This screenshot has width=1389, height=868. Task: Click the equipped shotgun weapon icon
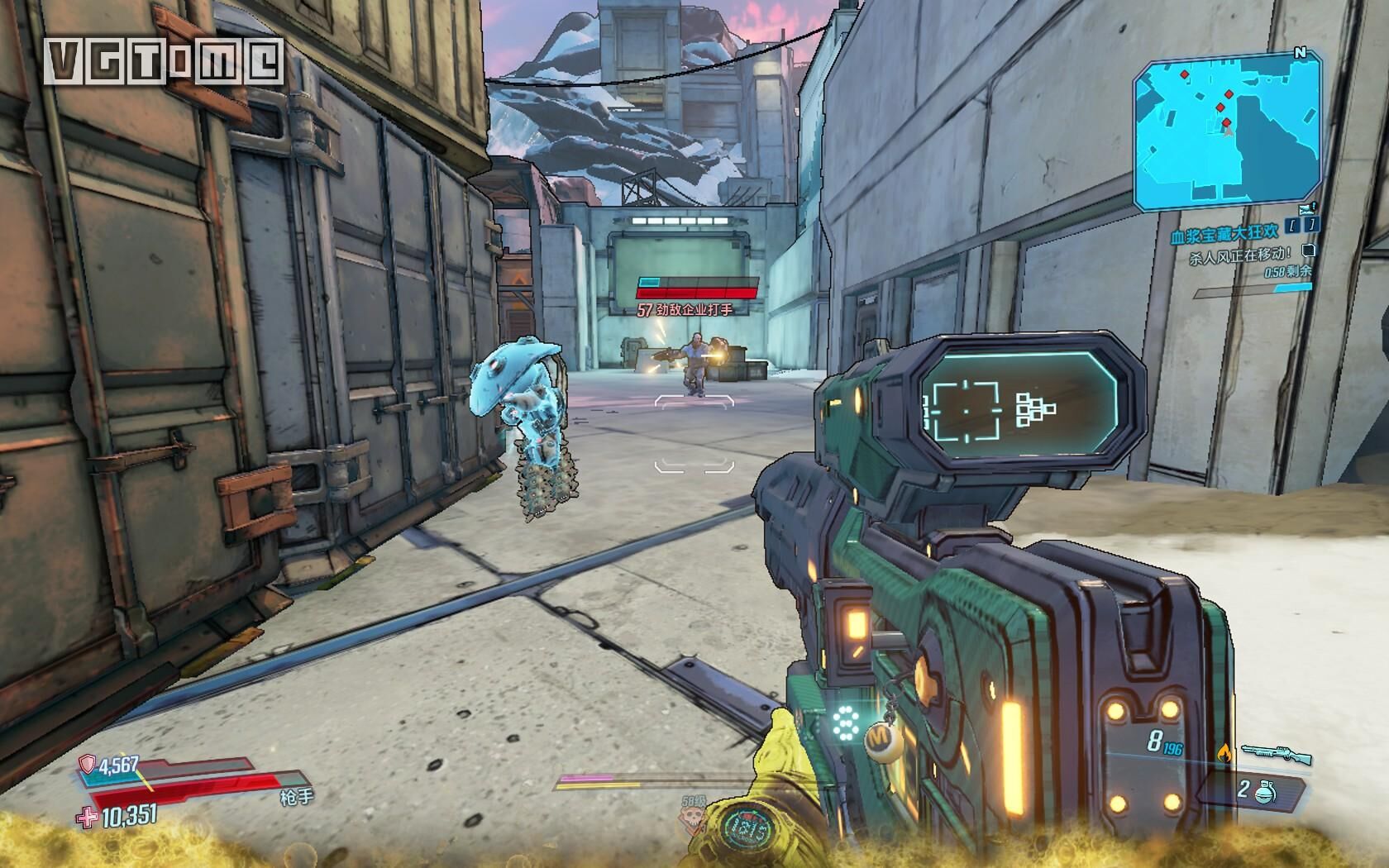point(1276,754)
